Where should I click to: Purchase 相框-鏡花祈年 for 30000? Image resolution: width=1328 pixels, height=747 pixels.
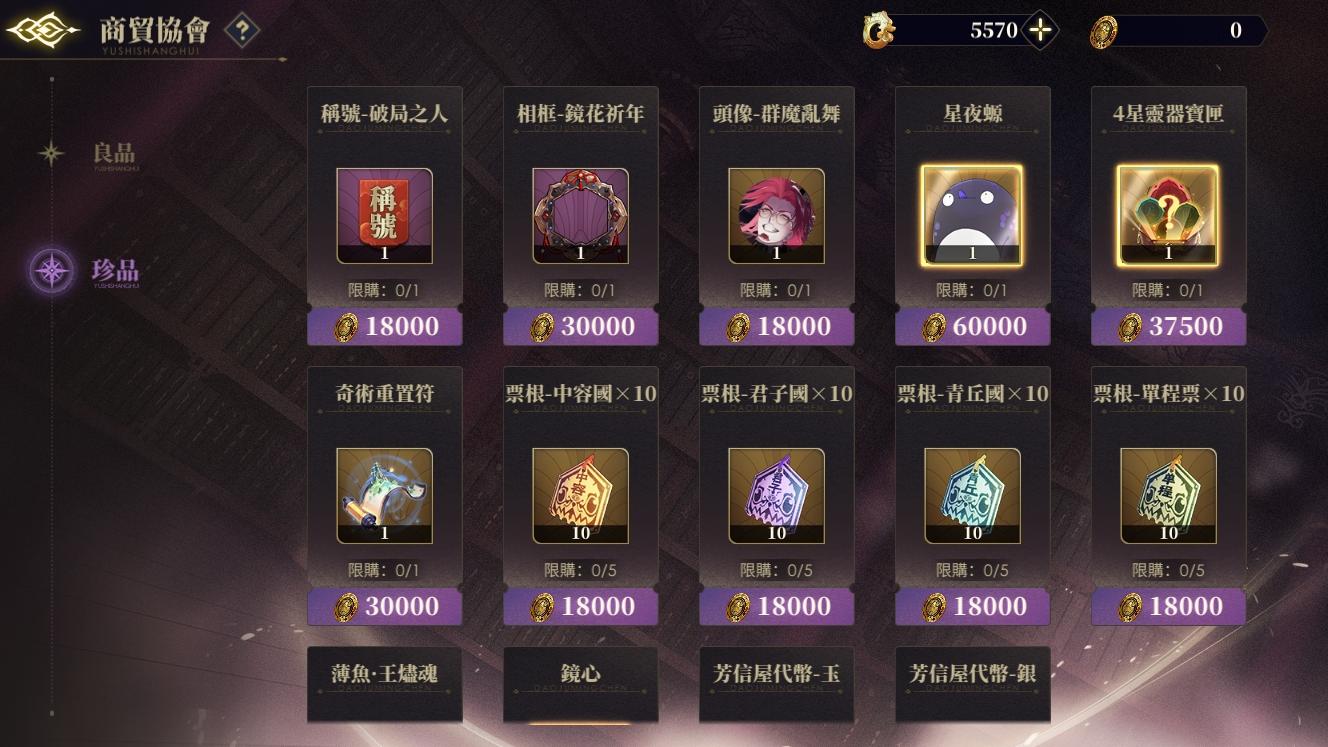[x=580, y=326]
